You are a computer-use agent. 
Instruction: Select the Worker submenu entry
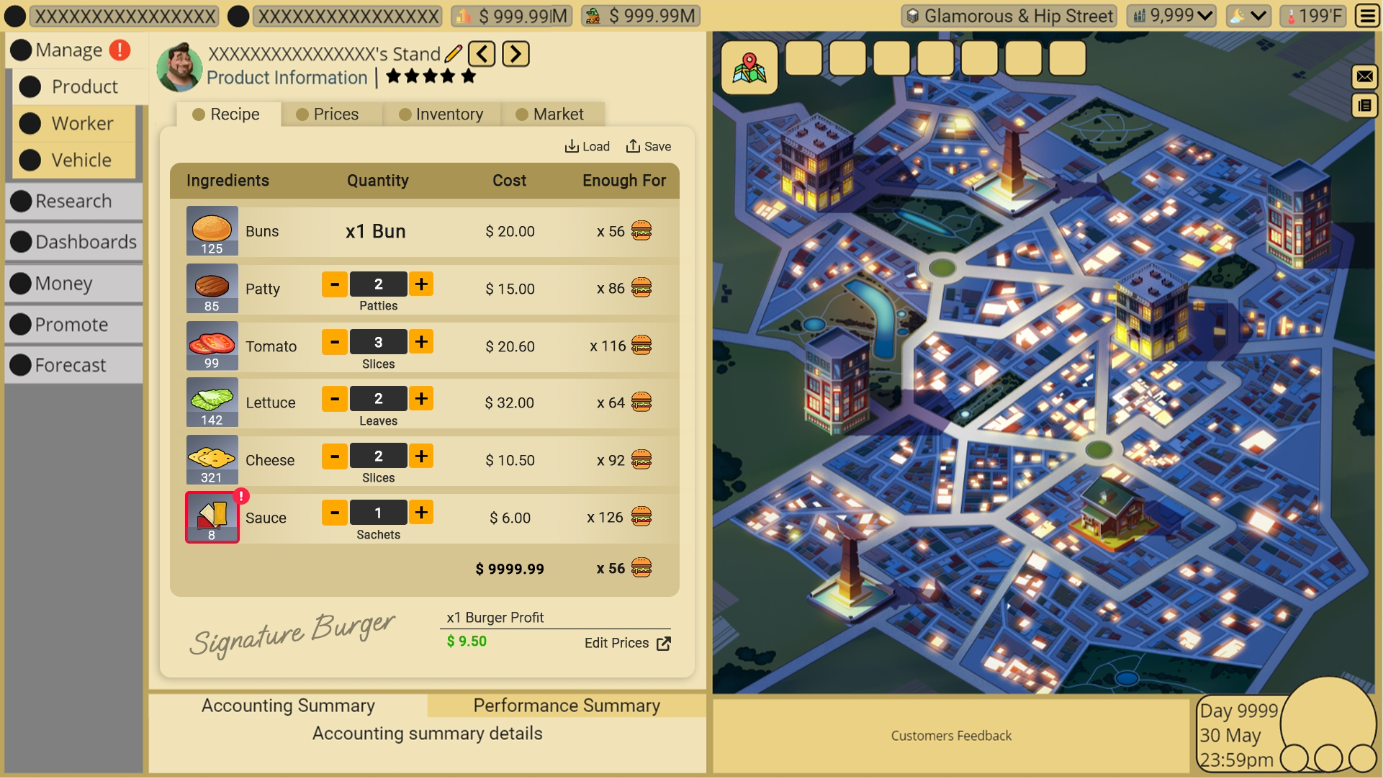(82, 124)
